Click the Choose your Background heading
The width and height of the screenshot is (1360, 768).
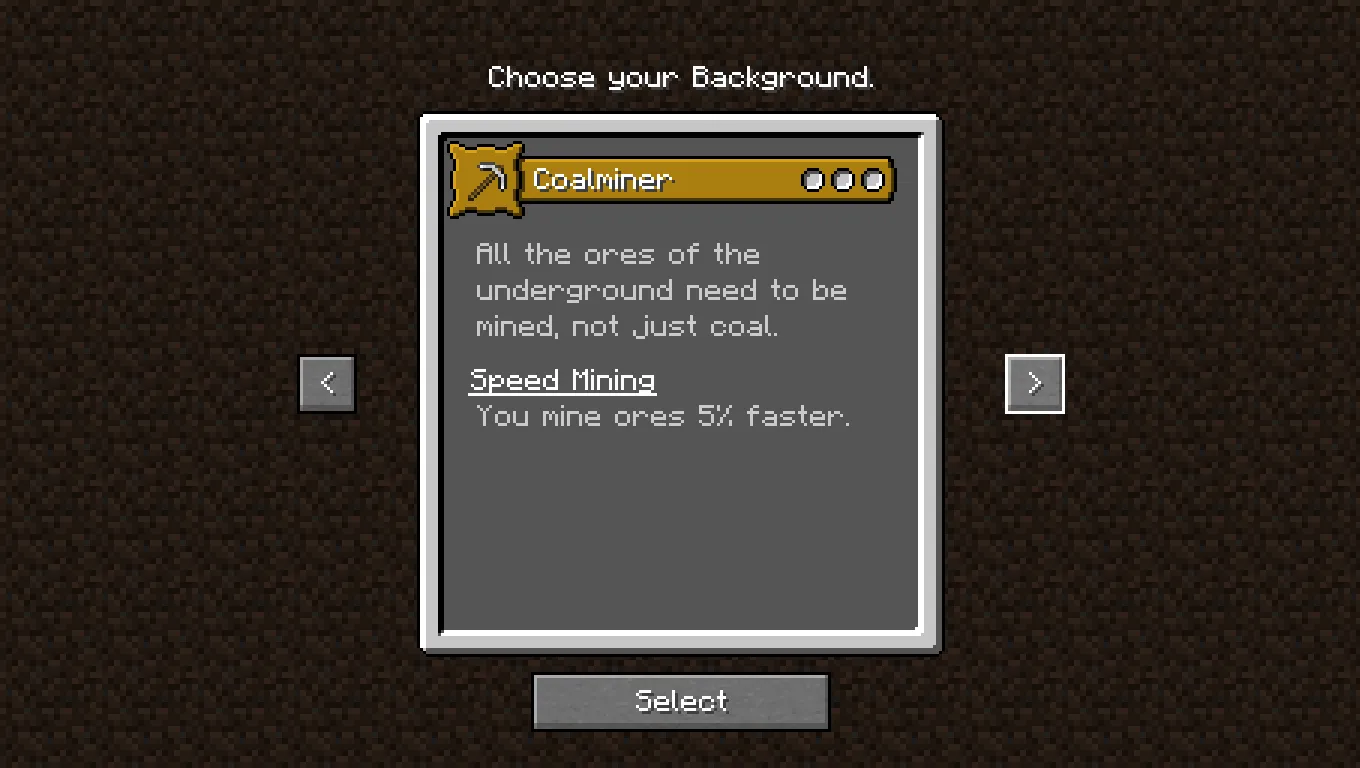coord(681,77)
